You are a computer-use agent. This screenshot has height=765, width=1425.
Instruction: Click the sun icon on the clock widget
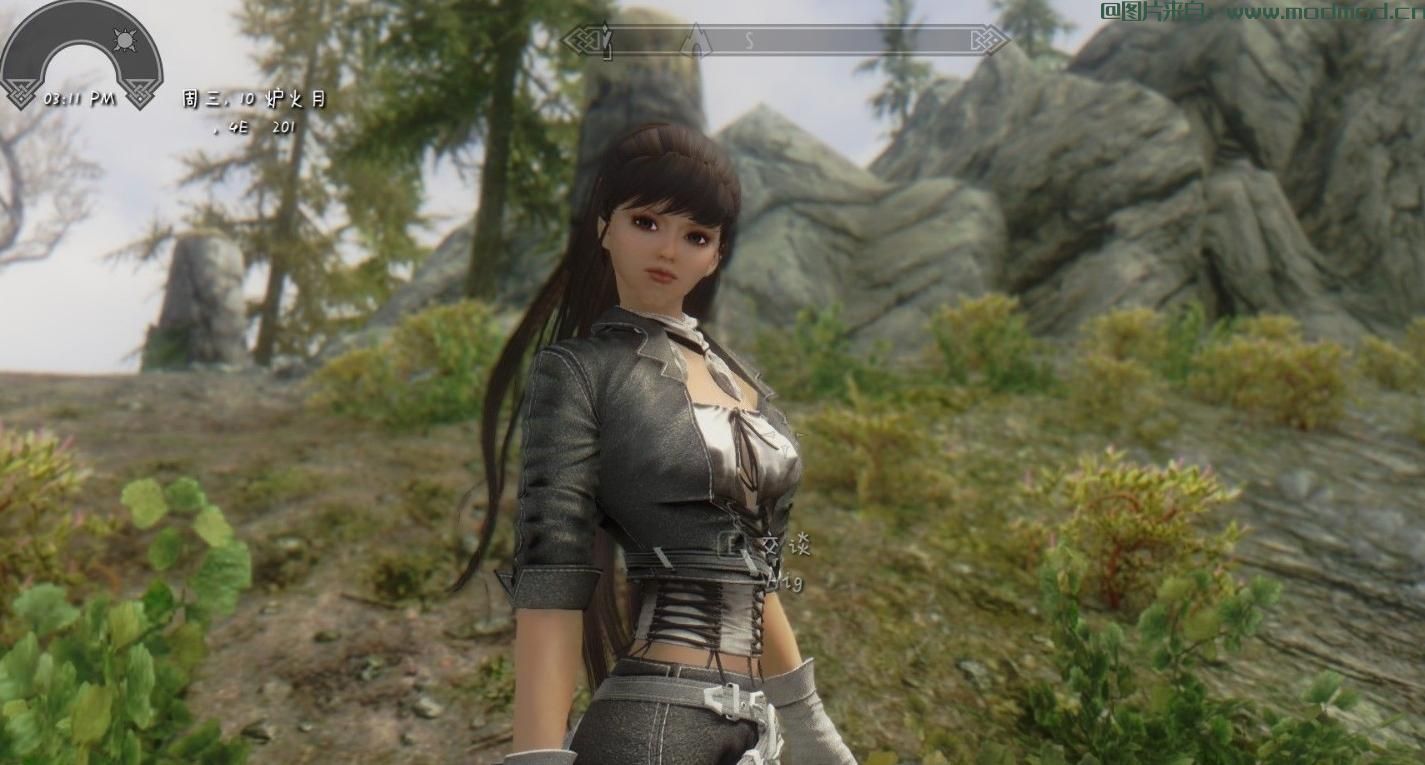(125, 40)
